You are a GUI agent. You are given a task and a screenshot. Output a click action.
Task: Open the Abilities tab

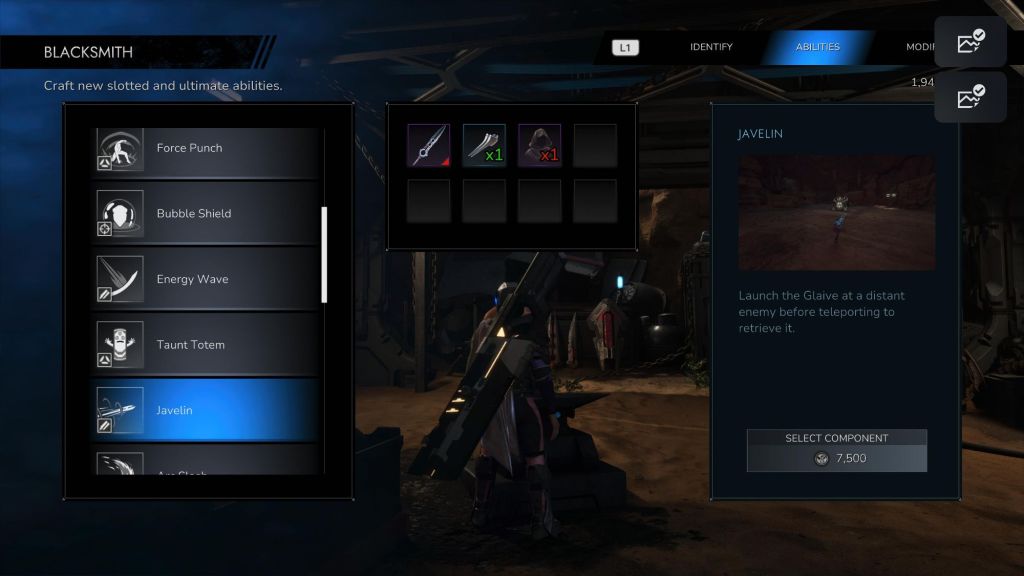(x=817, y=47)
